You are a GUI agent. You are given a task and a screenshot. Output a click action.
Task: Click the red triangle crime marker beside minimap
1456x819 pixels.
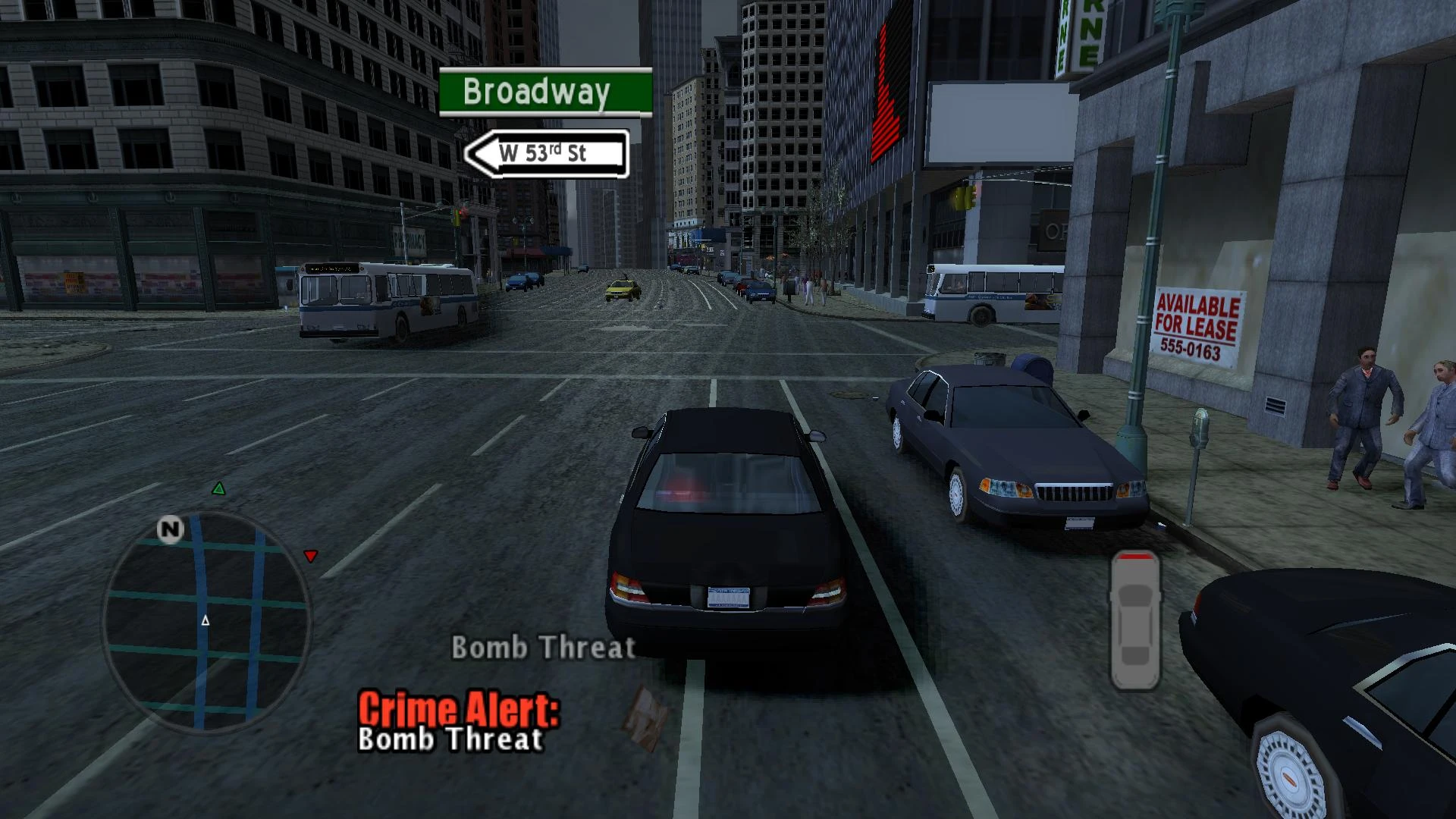coord(311,555)
